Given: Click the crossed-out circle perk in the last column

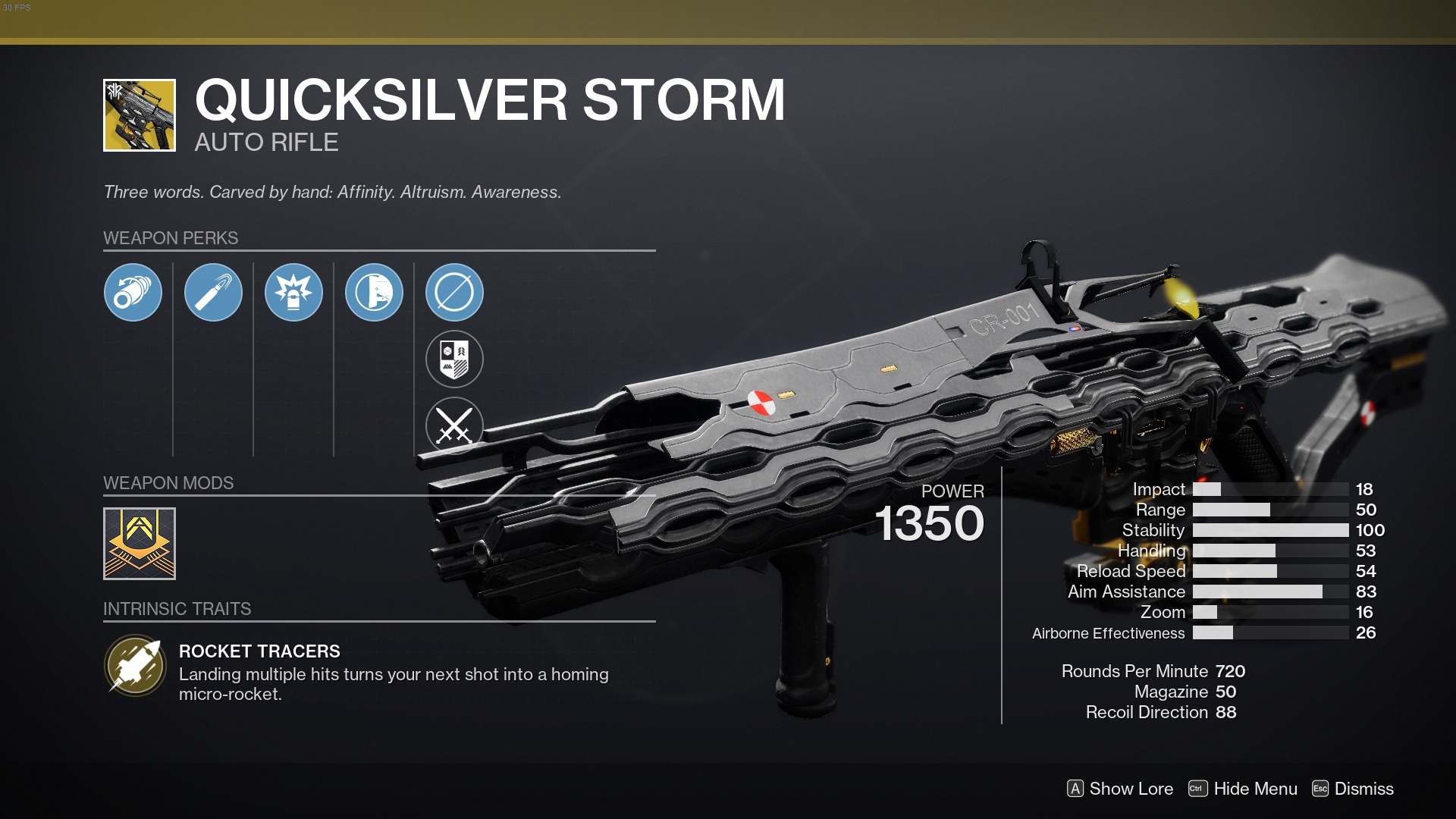Looking at the screenshot, I should pos(453,292).
